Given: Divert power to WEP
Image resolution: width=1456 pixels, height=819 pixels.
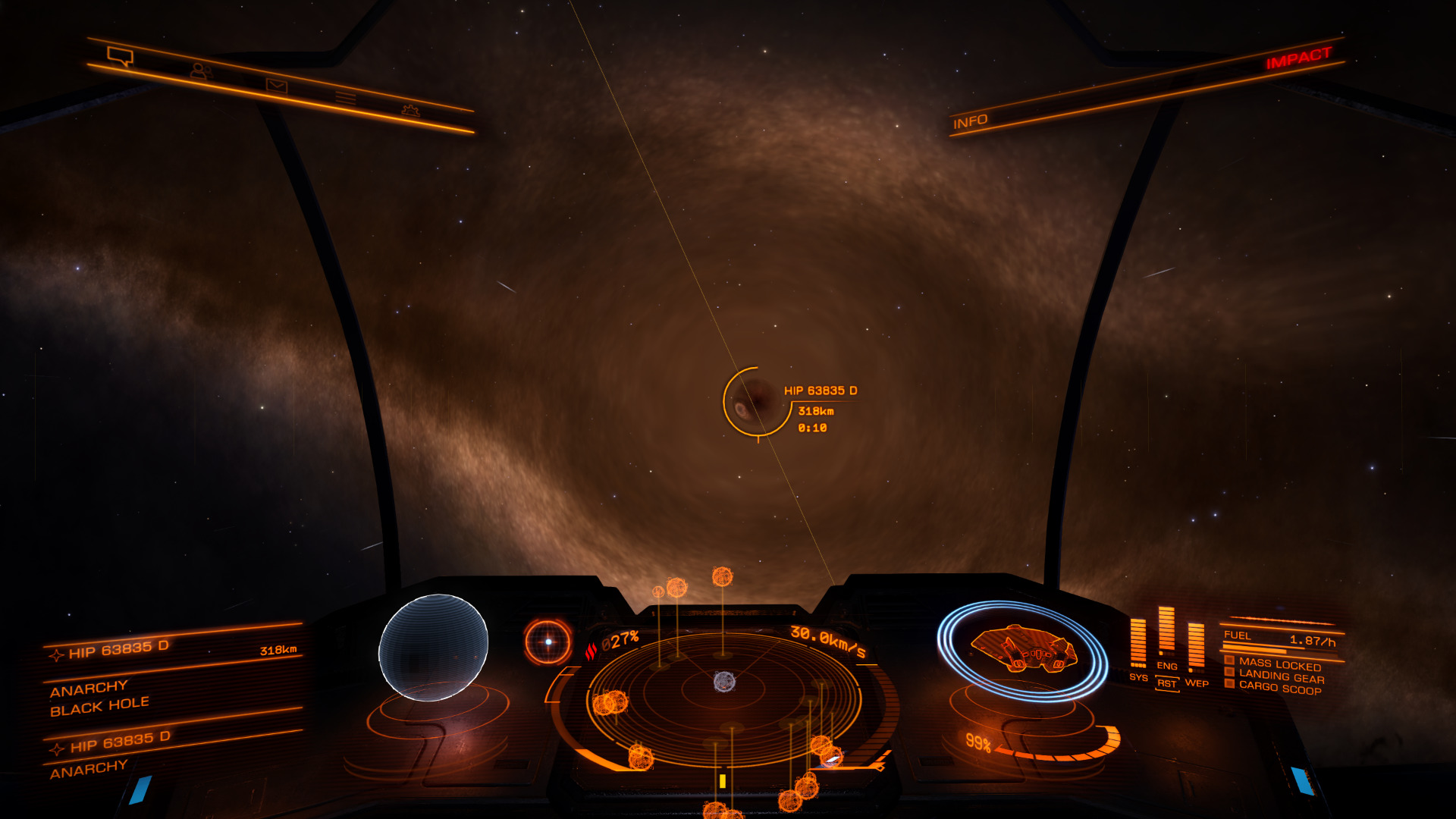Looking at the screenshot, I should pos(1197,683).
